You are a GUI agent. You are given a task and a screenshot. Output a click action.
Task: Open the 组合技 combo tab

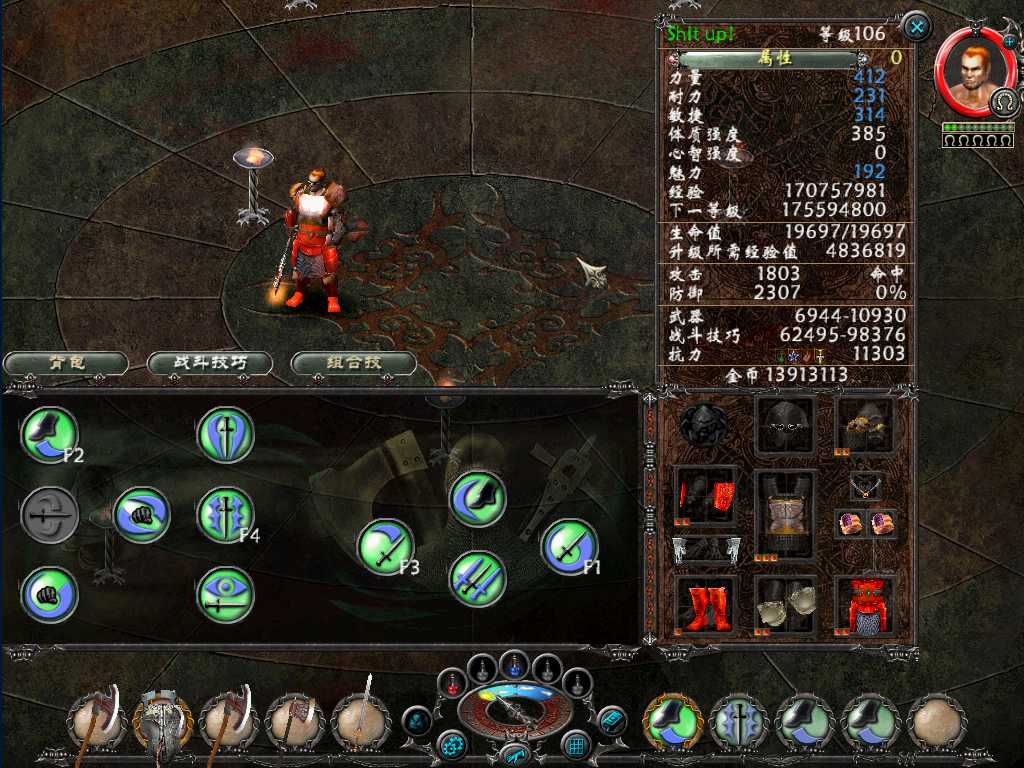(353, 363)
